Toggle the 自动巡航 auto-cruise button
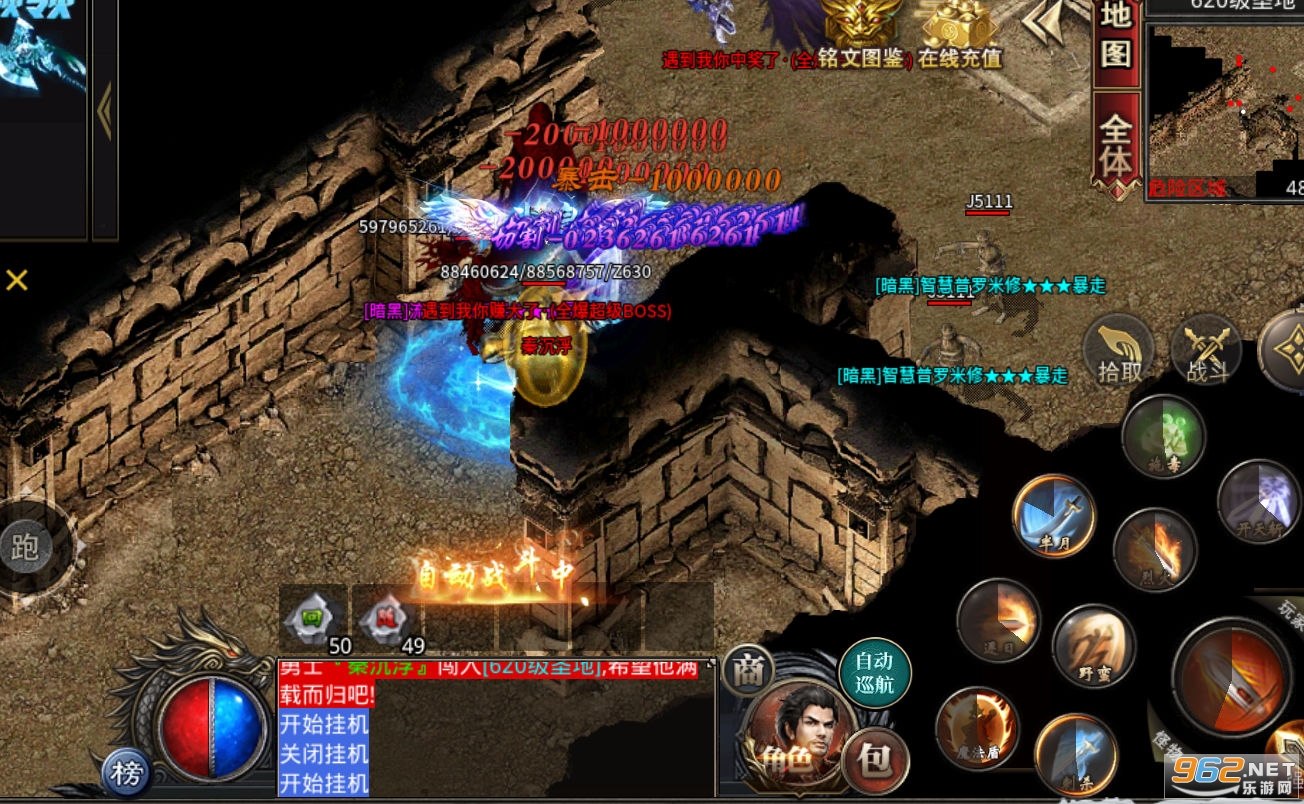1304x804 pixels. pos(874,673)
